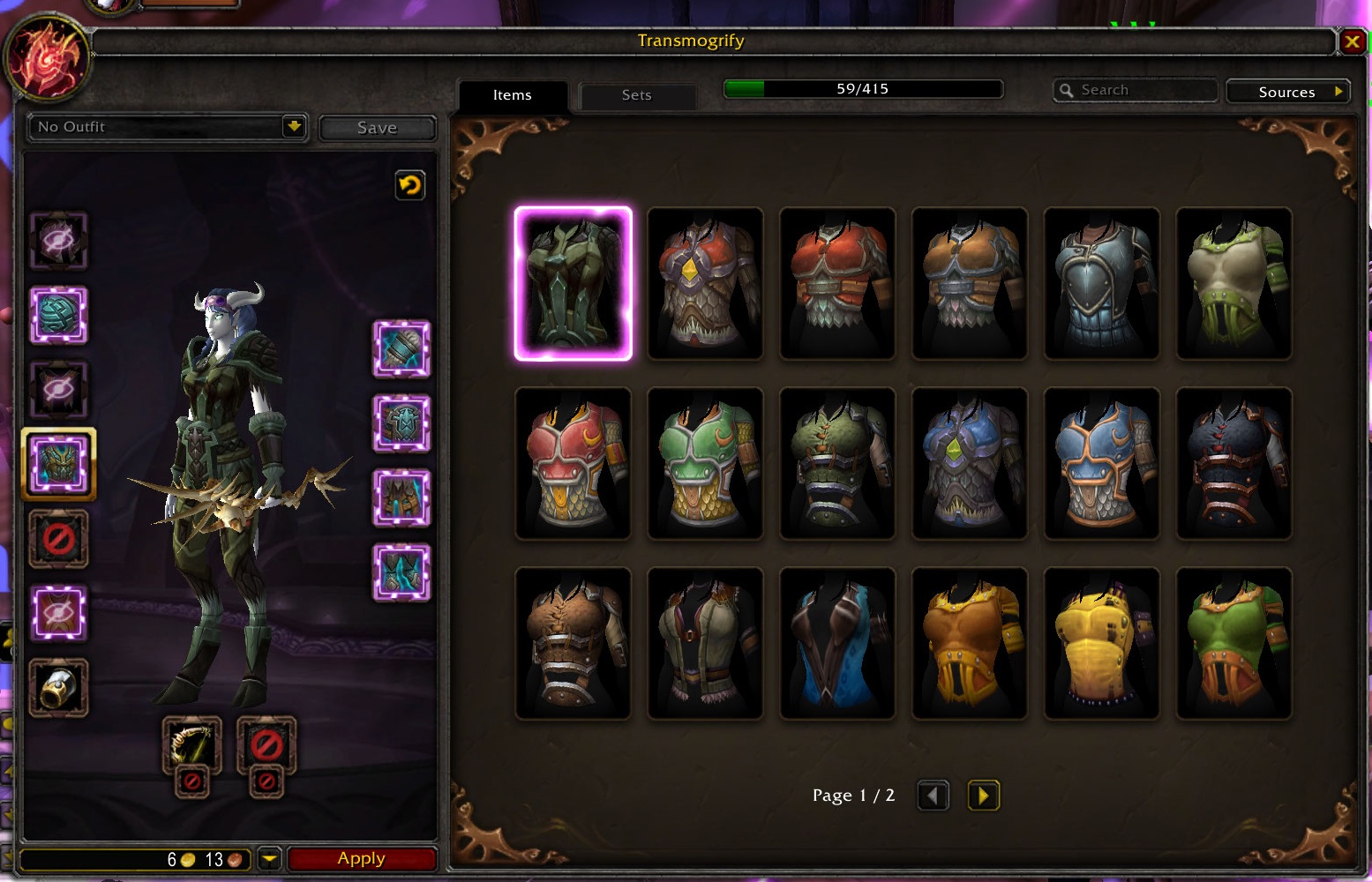This screenshot has height=882, width=1372.
Task: Select the selected chest equipment slot
Action: pos(59,464)
